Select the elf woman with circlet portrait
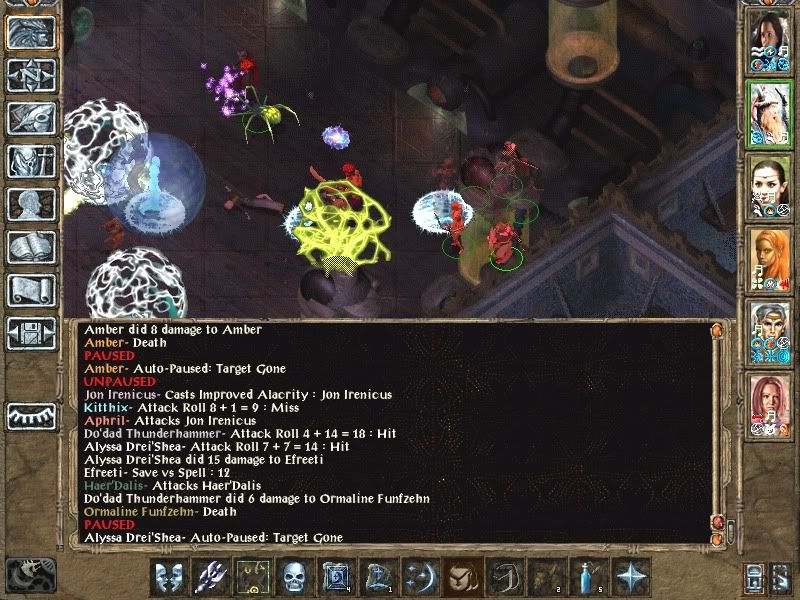The width and height of the screenshot is (800, 600). (x=769, y=187)
